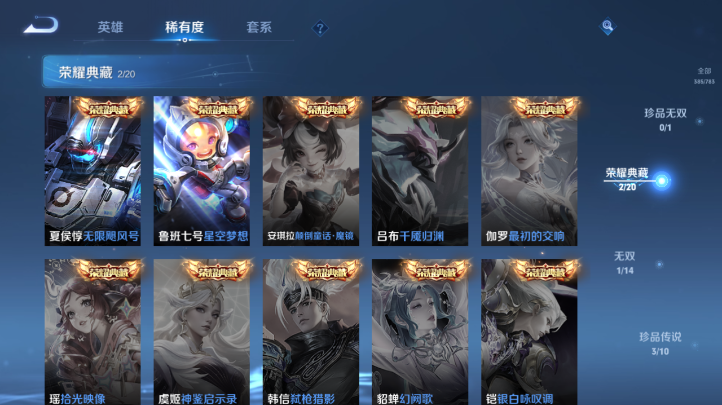Click the magnifier search icon
Image resolution: width=722 pixels, height=405 pixels.
pyautogui.click(x=607, y=27)
